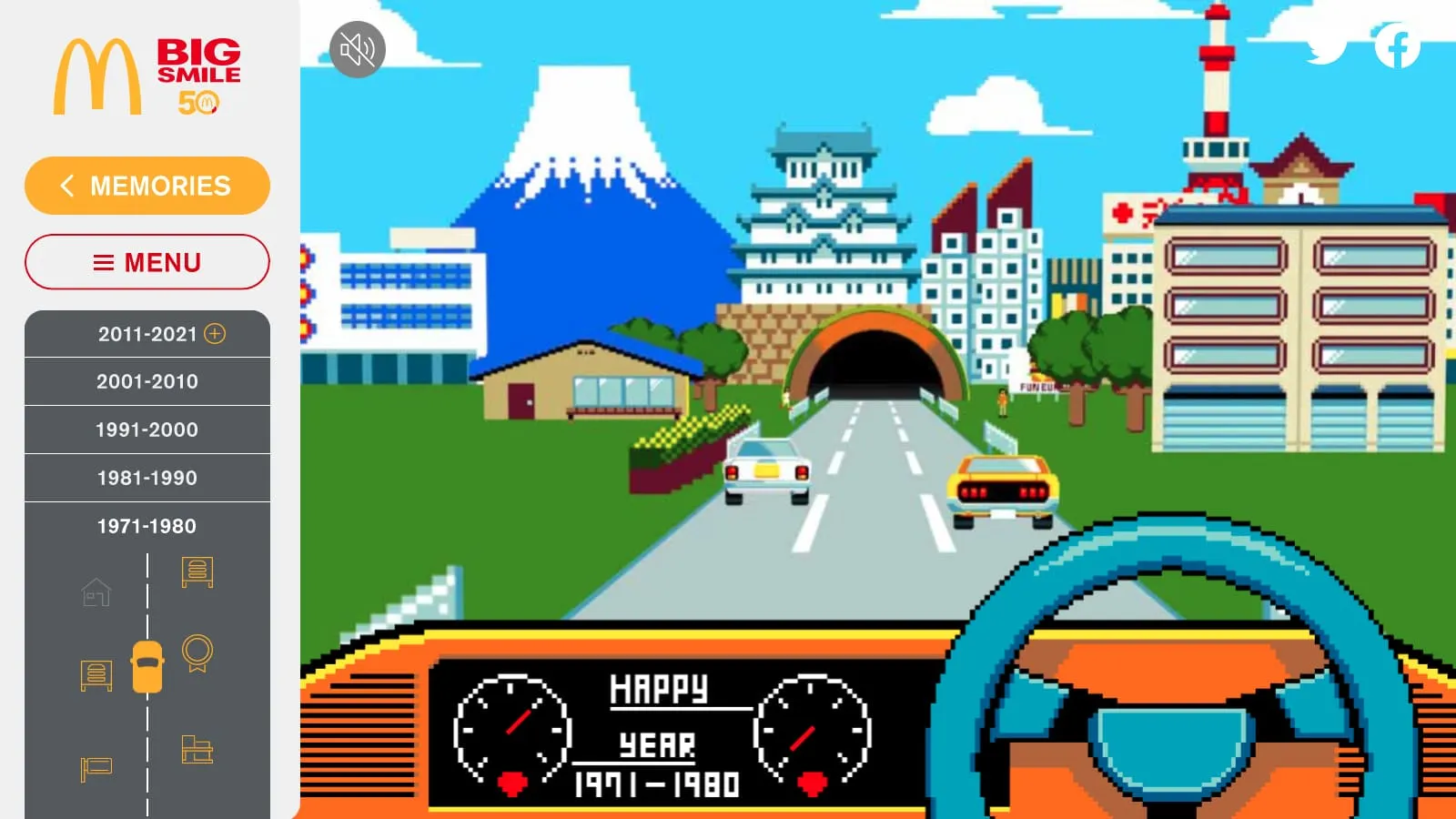The height and width of the screenshot is (819, 1456).
Task: Open the award ribbon timeline marker
Action: pos(197,653)
